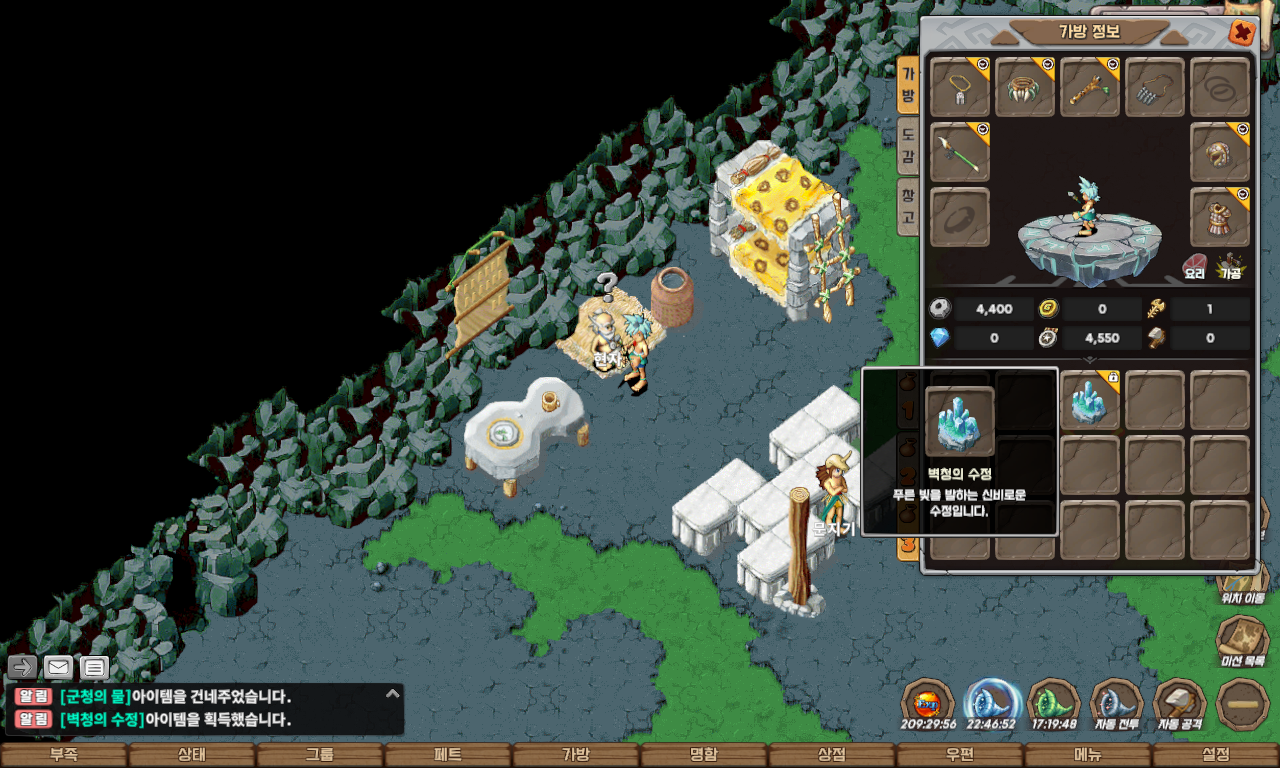Image resolution: width=1280 pixels, height=768 pixels.
Task: Select the equipped fang bracelet slot
Action: click(x=1025, y=87)
